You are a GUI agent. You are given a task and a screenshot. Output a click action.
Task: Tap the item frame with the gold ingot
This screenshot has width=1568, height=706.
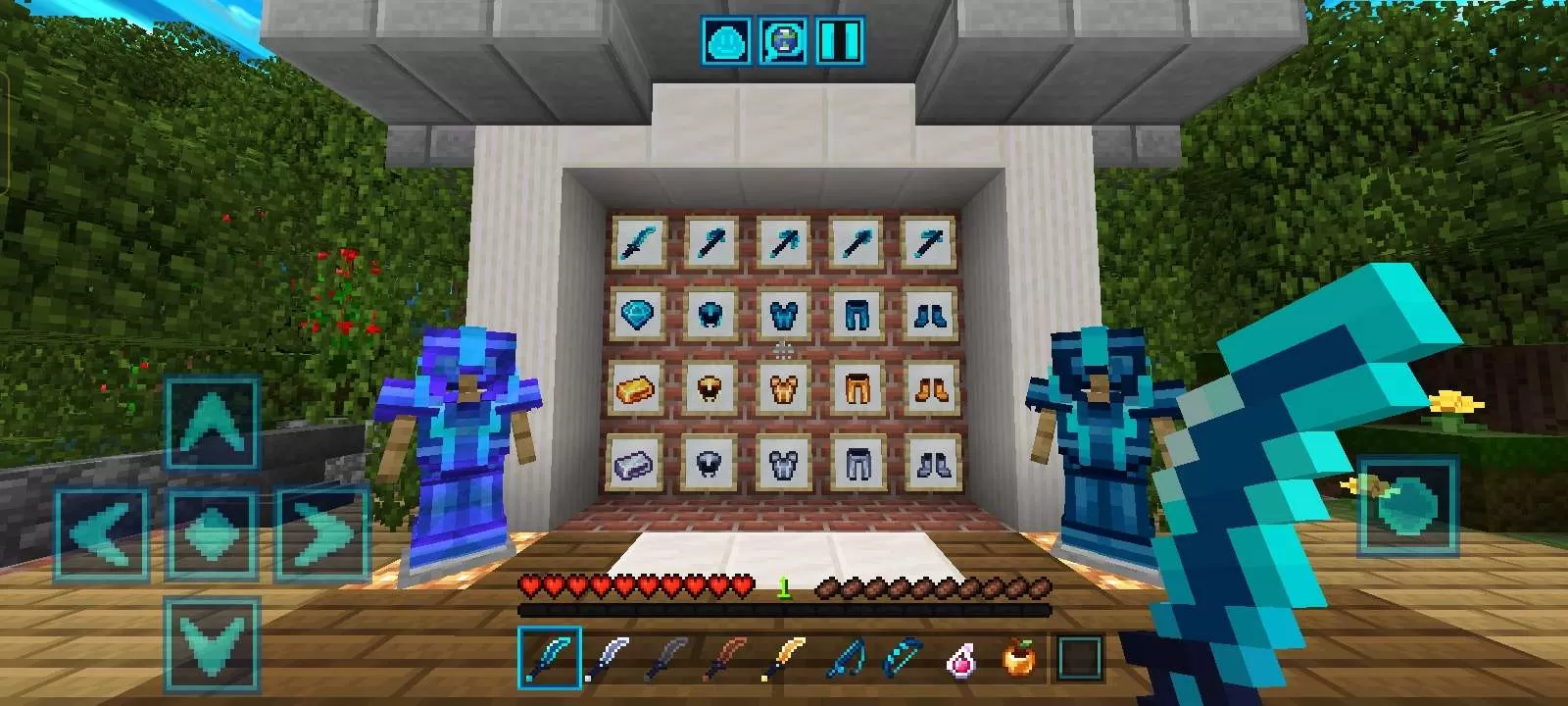(x=637, y=390)
